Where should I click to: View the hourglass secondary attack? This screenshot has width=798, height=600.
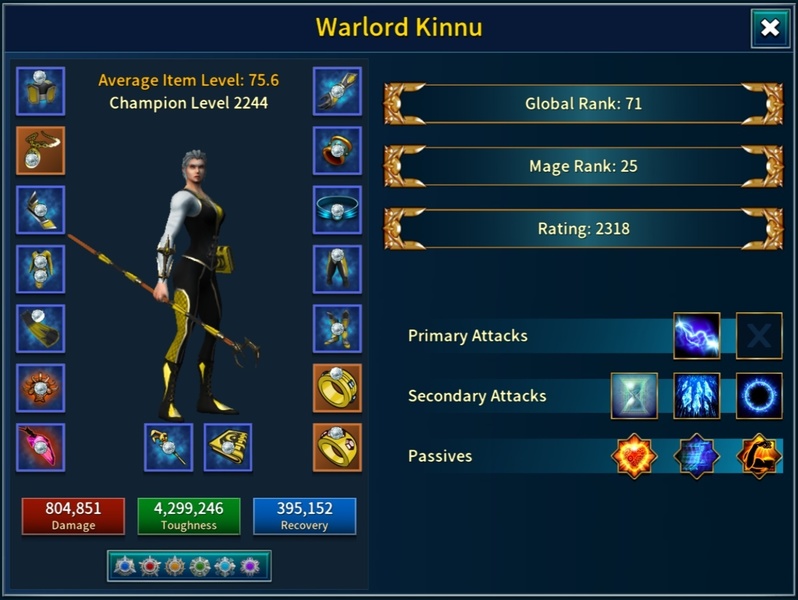pos(635,396)
